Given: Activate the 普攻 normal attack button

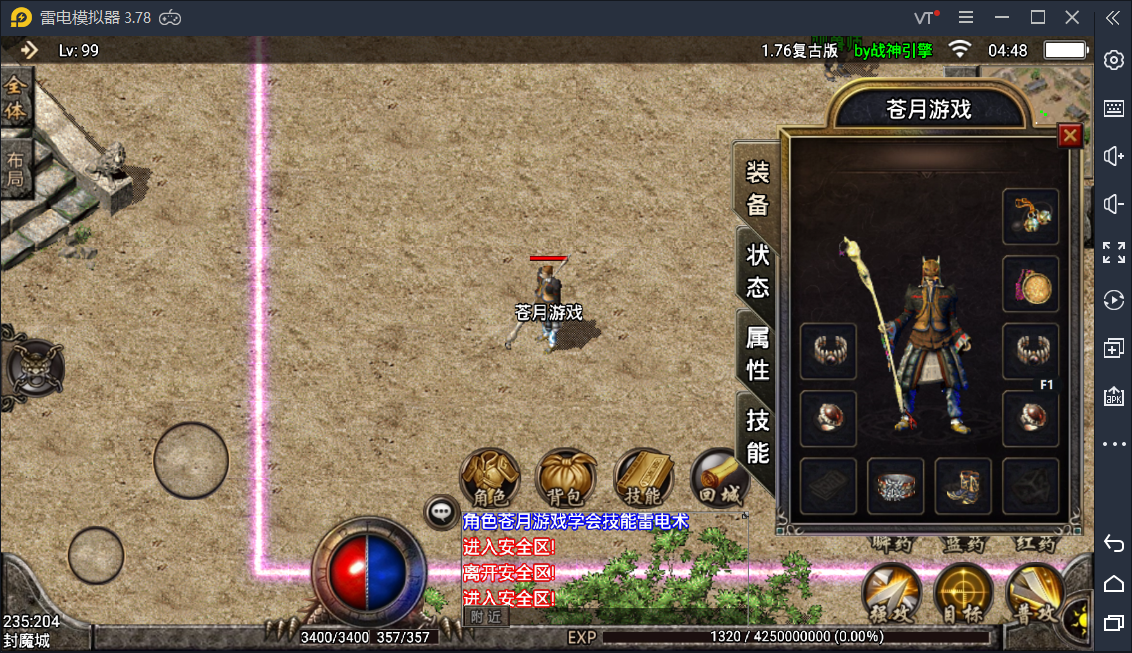Looking at the screenshot, I should click(1032, 594).
